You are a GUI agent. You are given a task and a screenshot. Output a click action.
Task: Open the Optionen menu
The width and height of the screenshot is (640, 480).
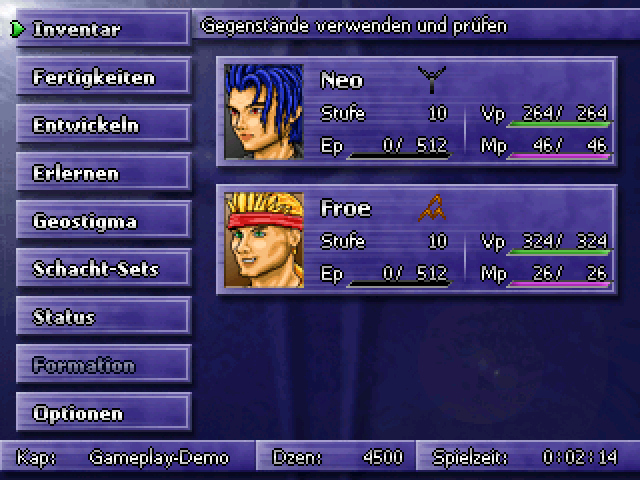[x=101, y=413]
